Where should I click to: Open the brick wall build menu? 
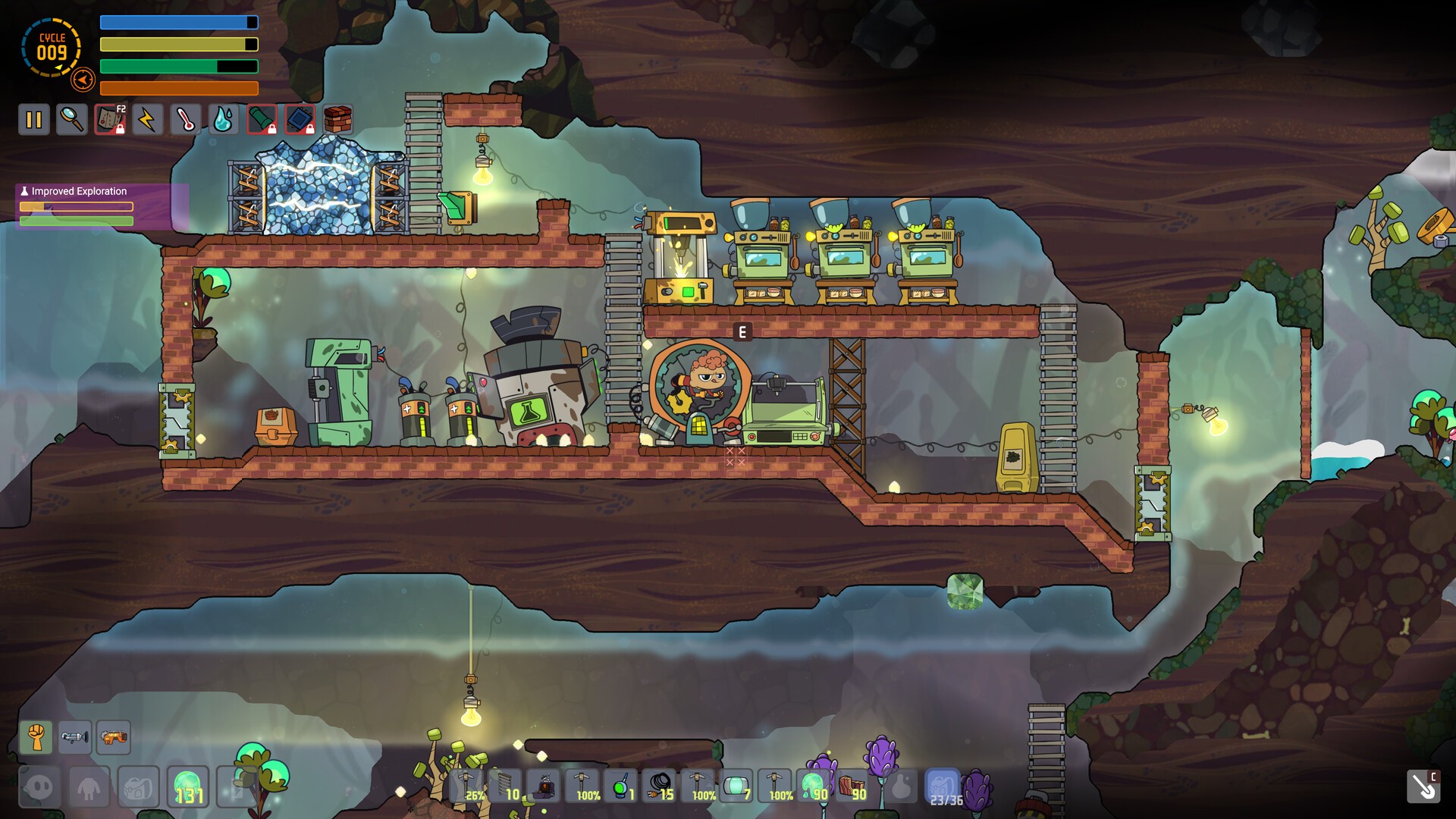coord(337,120)
